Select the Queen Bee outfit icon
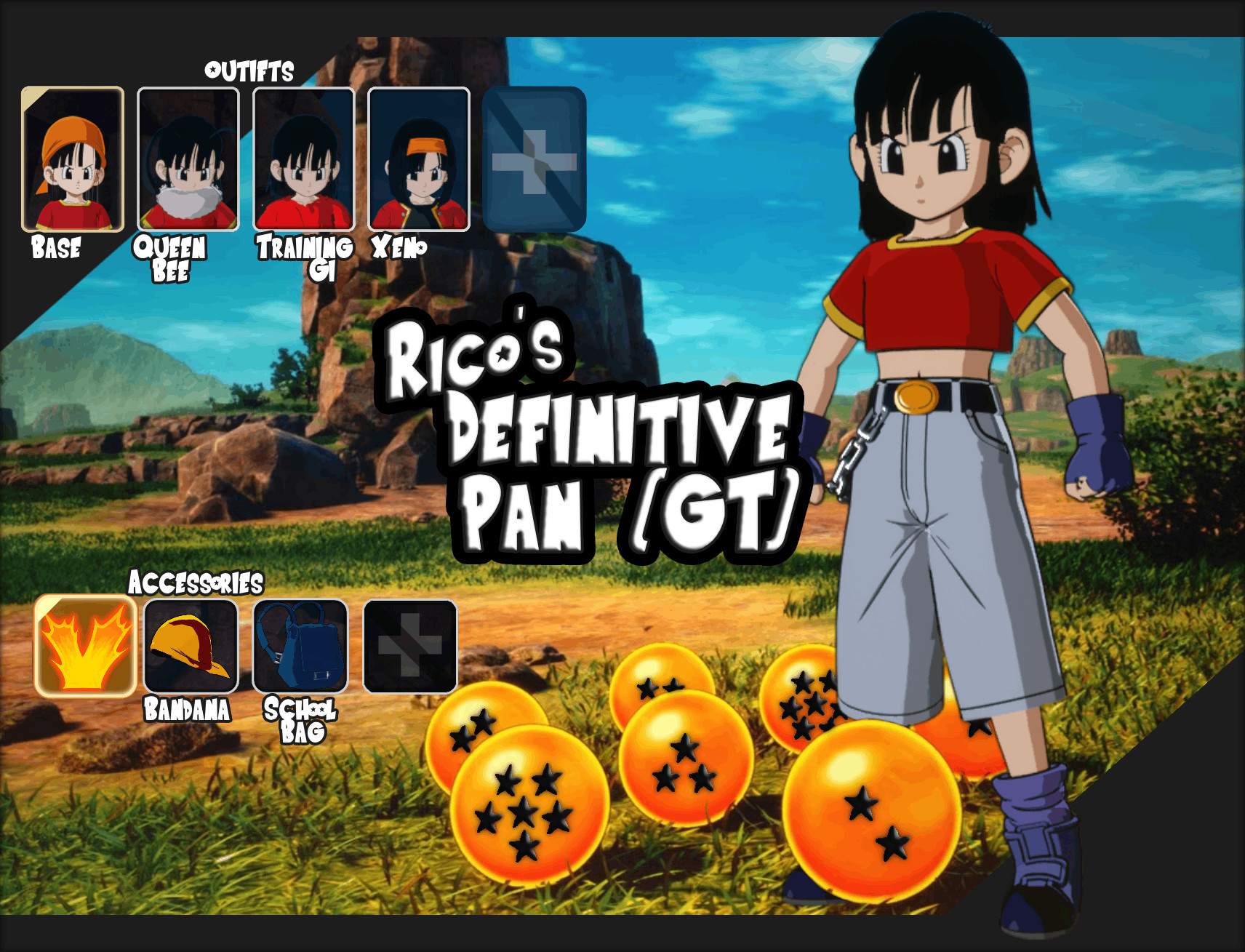Screen dimensions: 1245x952 (x=188, y=159)
